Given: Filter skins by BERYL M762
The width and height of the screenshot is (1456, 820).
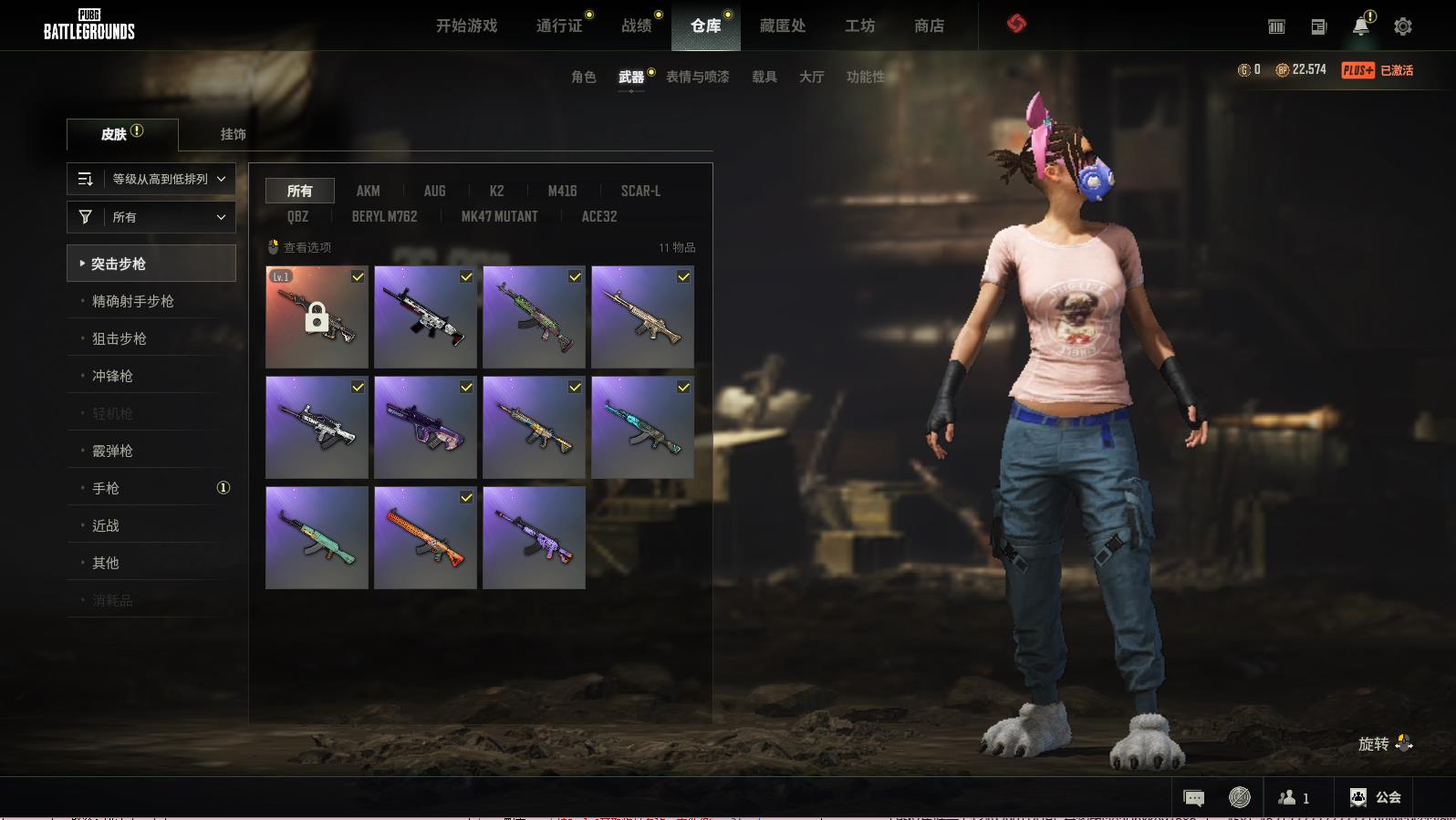Looking at the screenshot, I should coord(384,216).
